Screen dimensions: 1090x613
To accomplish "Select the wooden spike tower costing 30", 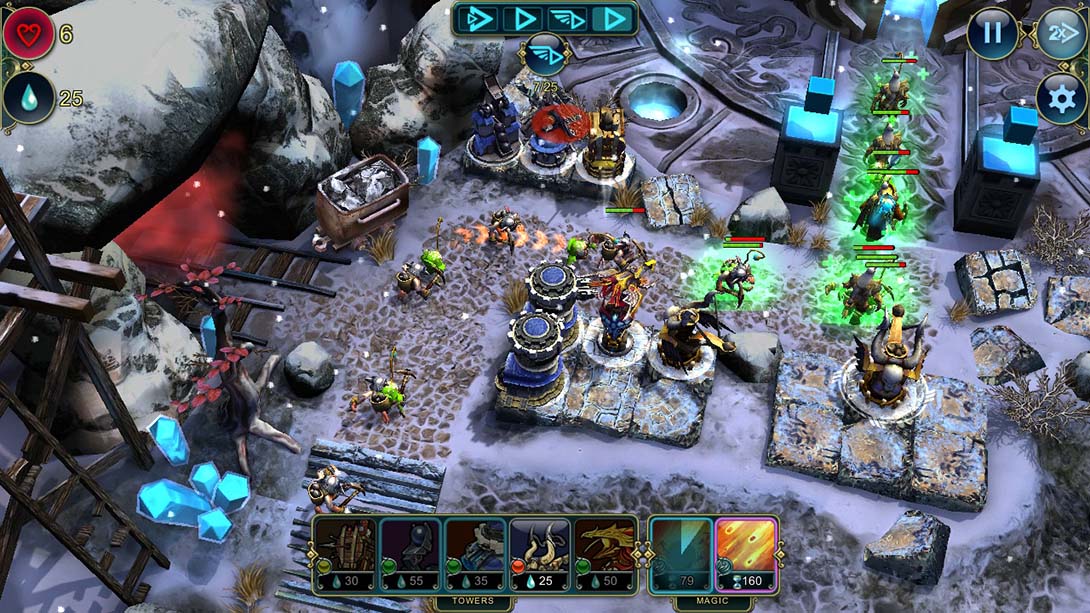I will click(x=346, y=553).
